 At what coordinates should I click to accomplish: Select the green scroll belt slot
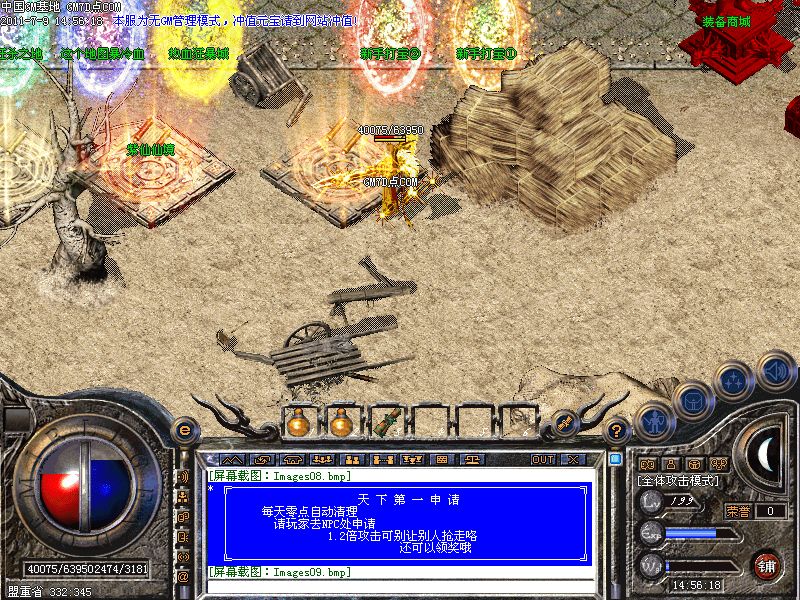[386, 422]
